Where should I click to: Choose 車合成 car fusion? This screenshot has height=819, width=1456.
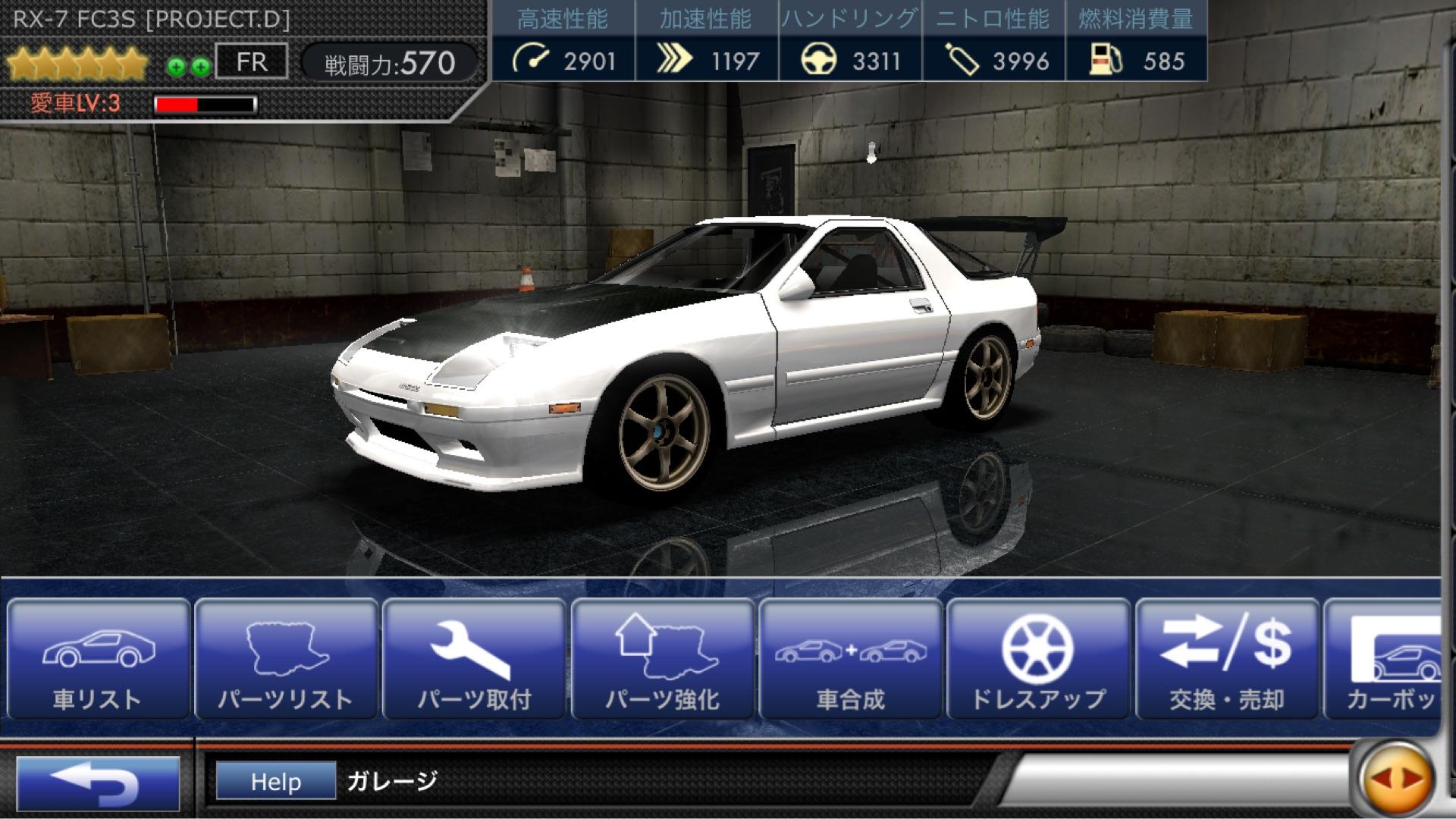tap(850, 660)
